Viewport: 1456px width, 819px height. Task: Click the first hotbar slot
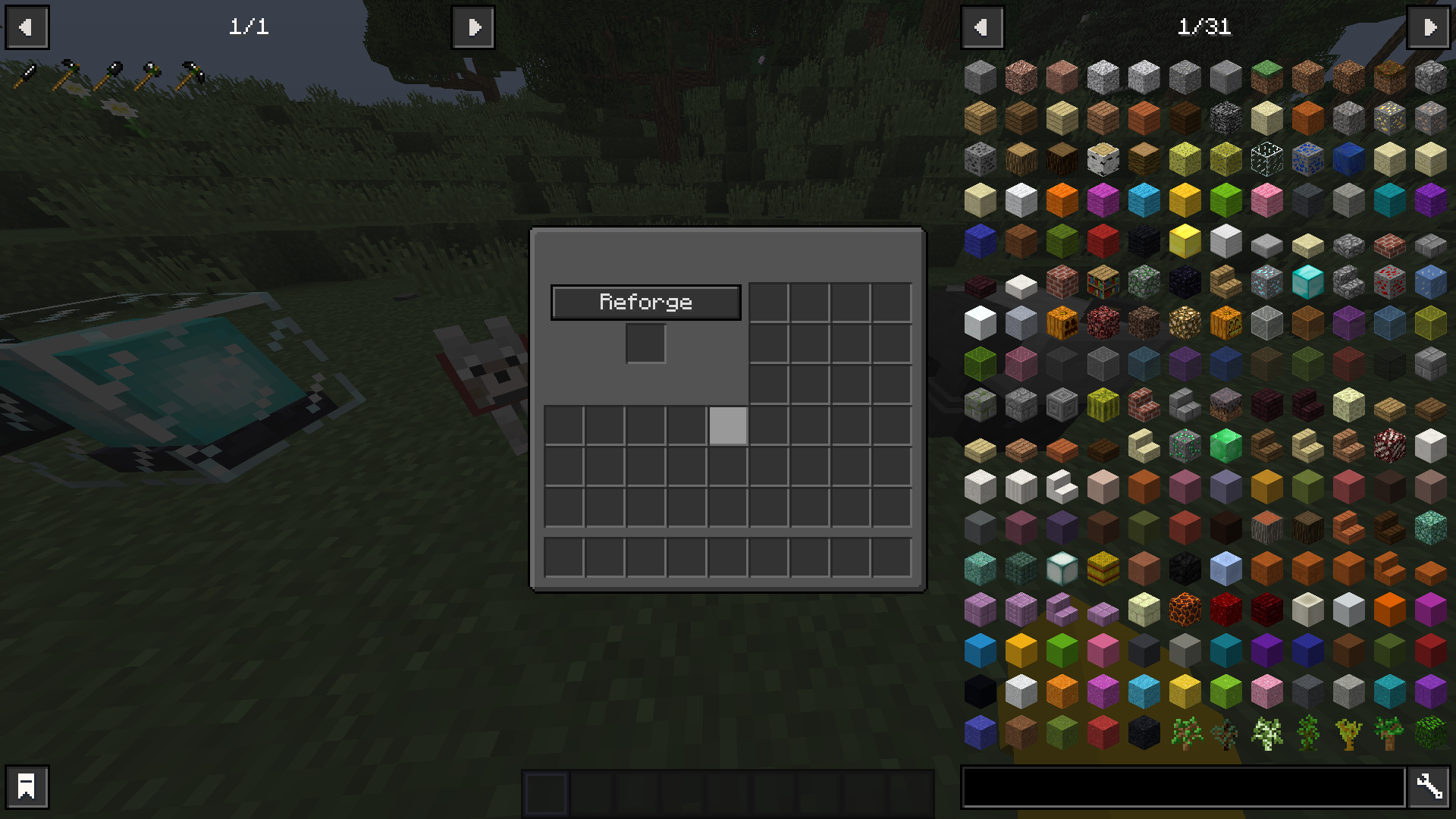click(x=547, y=792)
